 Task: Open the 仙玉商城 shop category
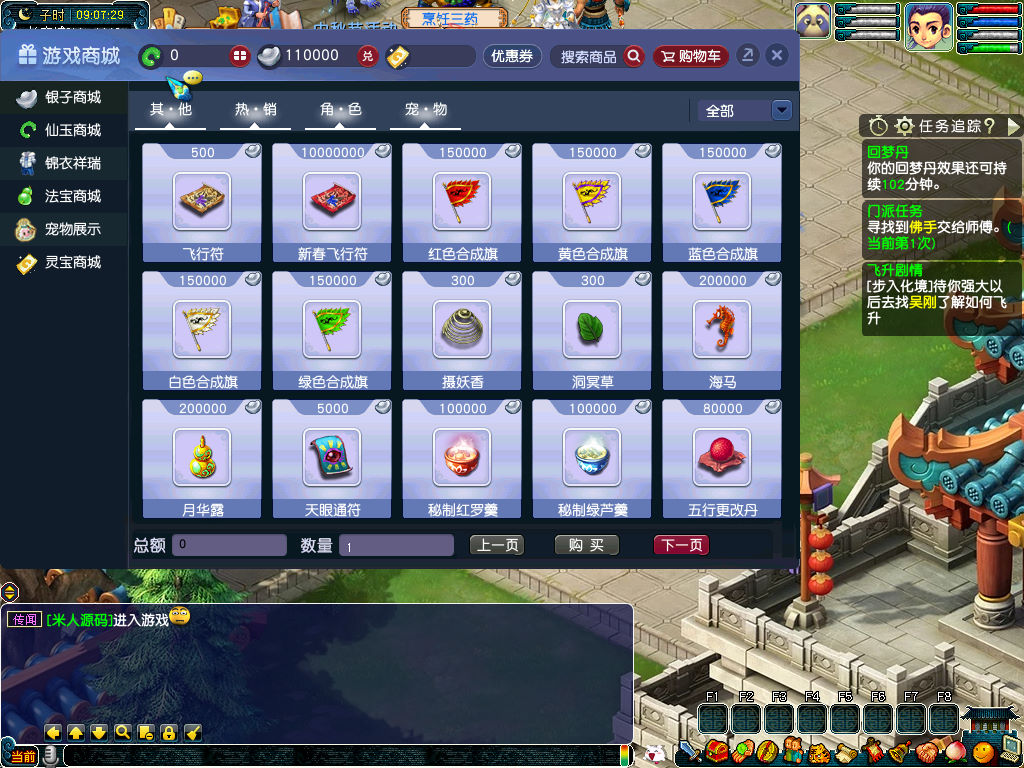pyautogui.click(x=62, y=130)
